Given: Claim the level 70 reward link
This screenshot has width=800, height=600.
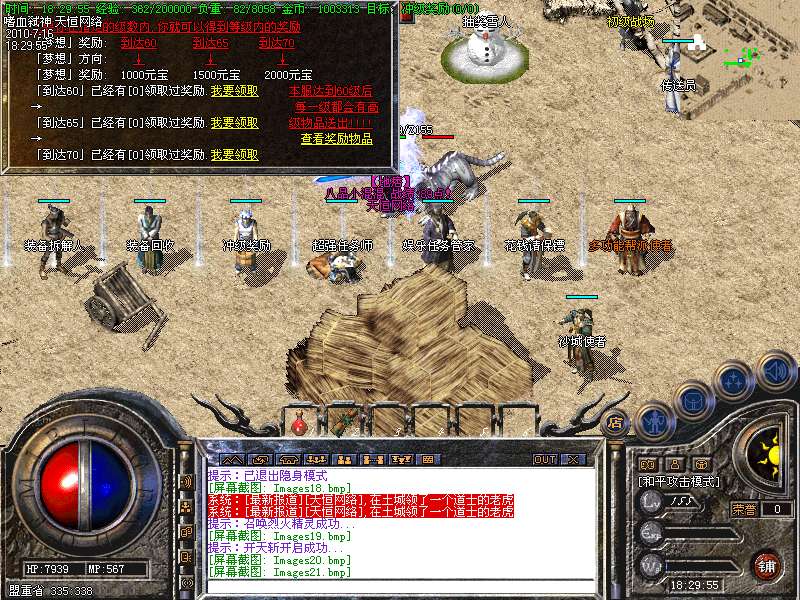Looking at the screenshot, I should (234, 155).
